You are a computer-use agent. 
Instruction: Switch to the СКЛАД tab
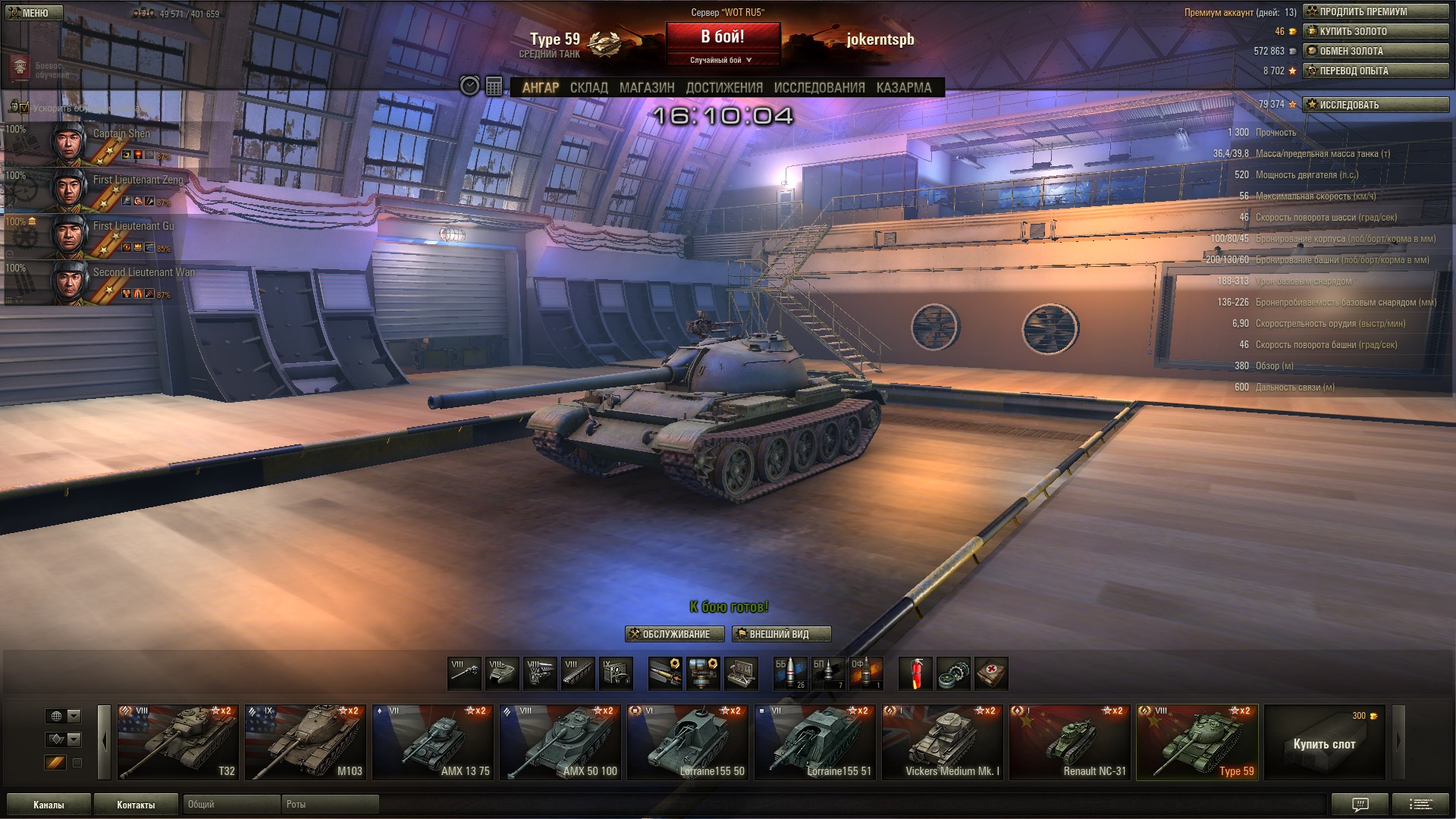point(588,88)
